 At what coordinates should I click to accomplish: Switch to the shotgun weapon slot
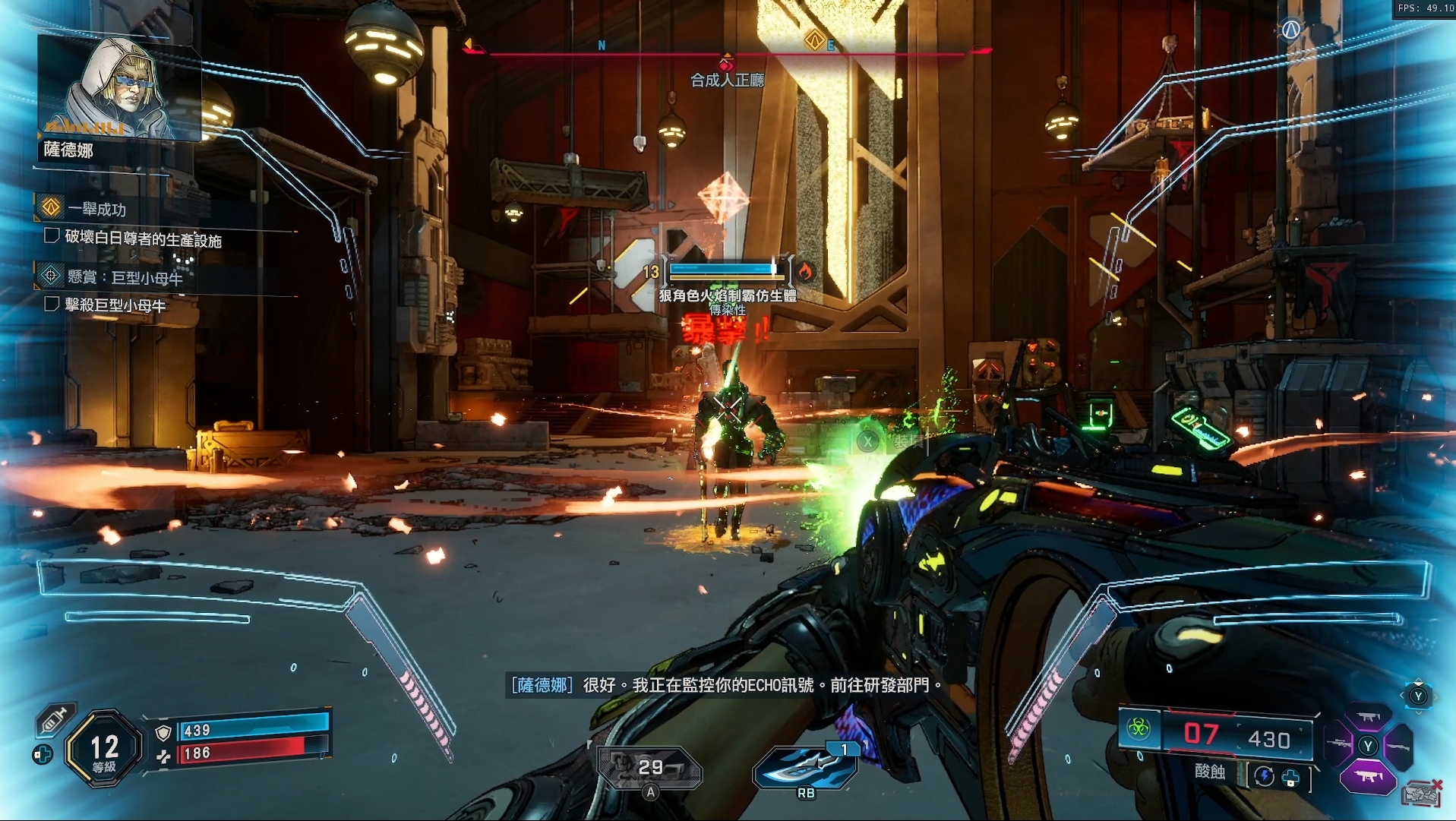click(x=1398, y=747)
